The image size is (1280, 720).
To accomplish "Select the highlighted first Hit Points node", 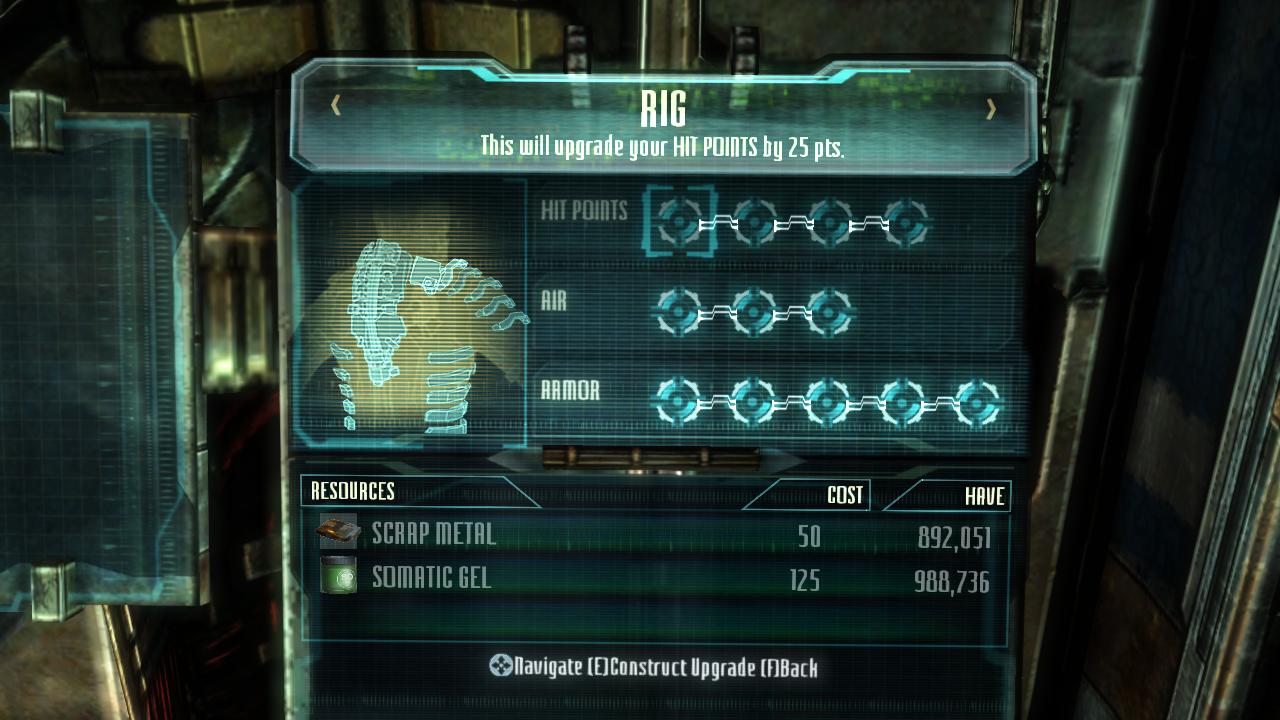I will click(680, 220).
